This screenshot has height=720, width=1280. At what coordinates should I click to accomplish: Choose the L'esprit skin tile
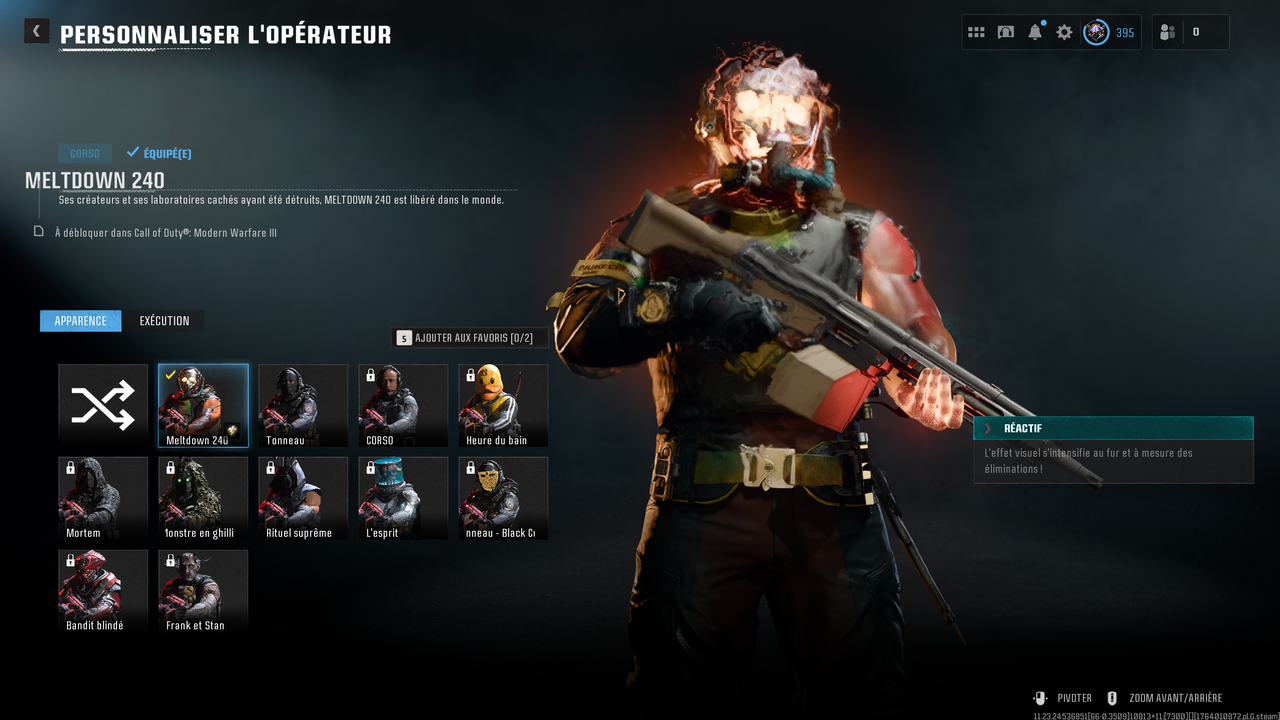[403, 498]
